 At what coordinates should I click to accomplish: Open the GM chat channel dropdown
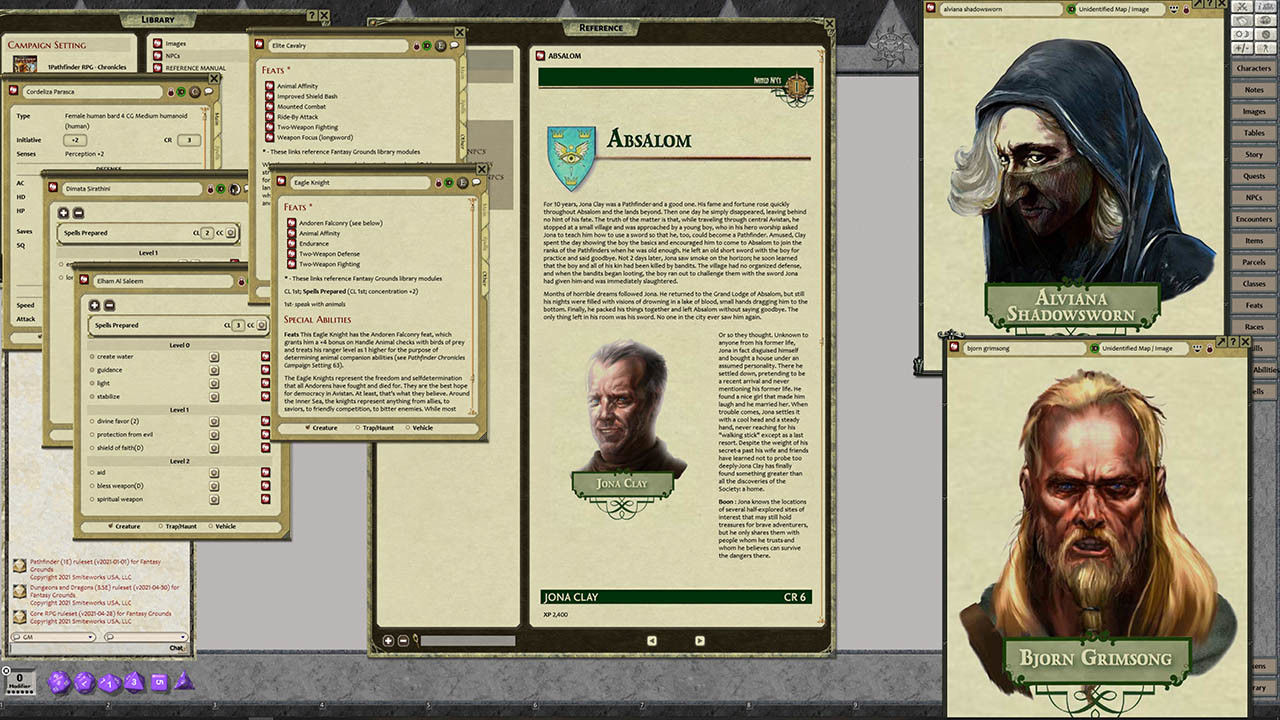click(90, 637)
